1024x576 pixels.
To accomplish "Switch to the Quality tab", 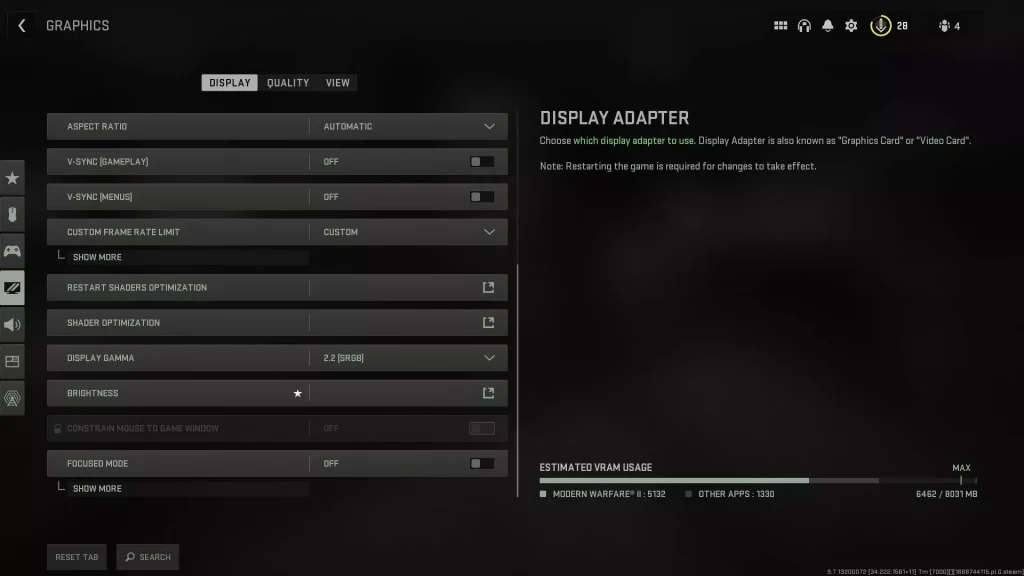I will click(288, 83).
